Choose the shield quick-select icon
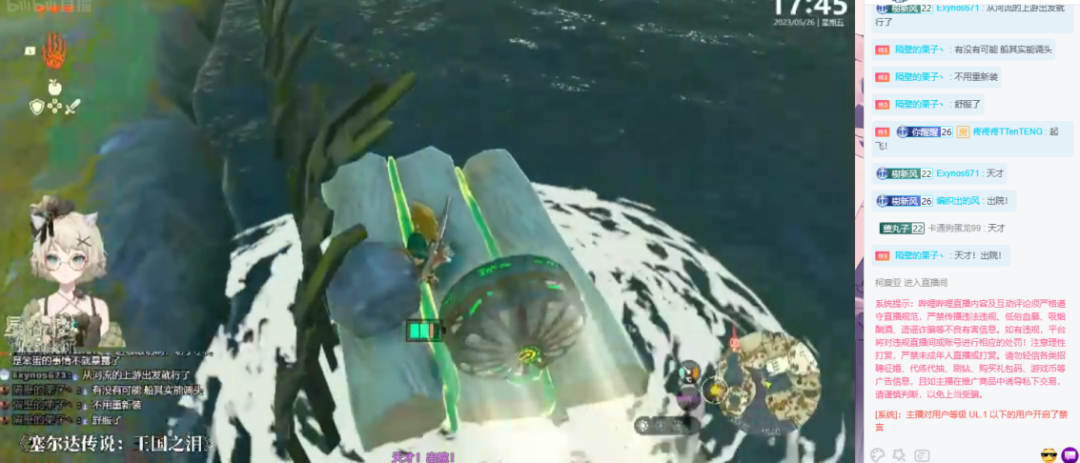The width and height of the screenshot is (1080, 463). 36,107
